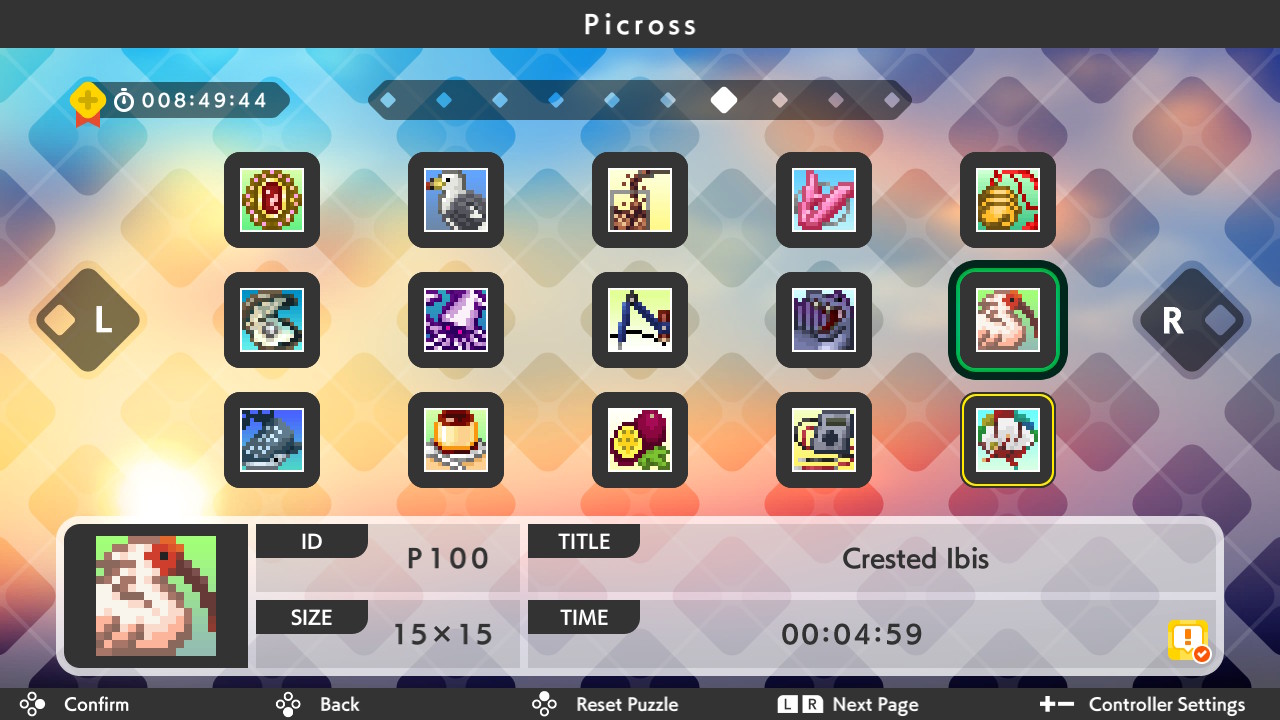The image size is (1280, 720).
Task: Open the passion fruit puzzle
Action: click(x=640, y=440)
